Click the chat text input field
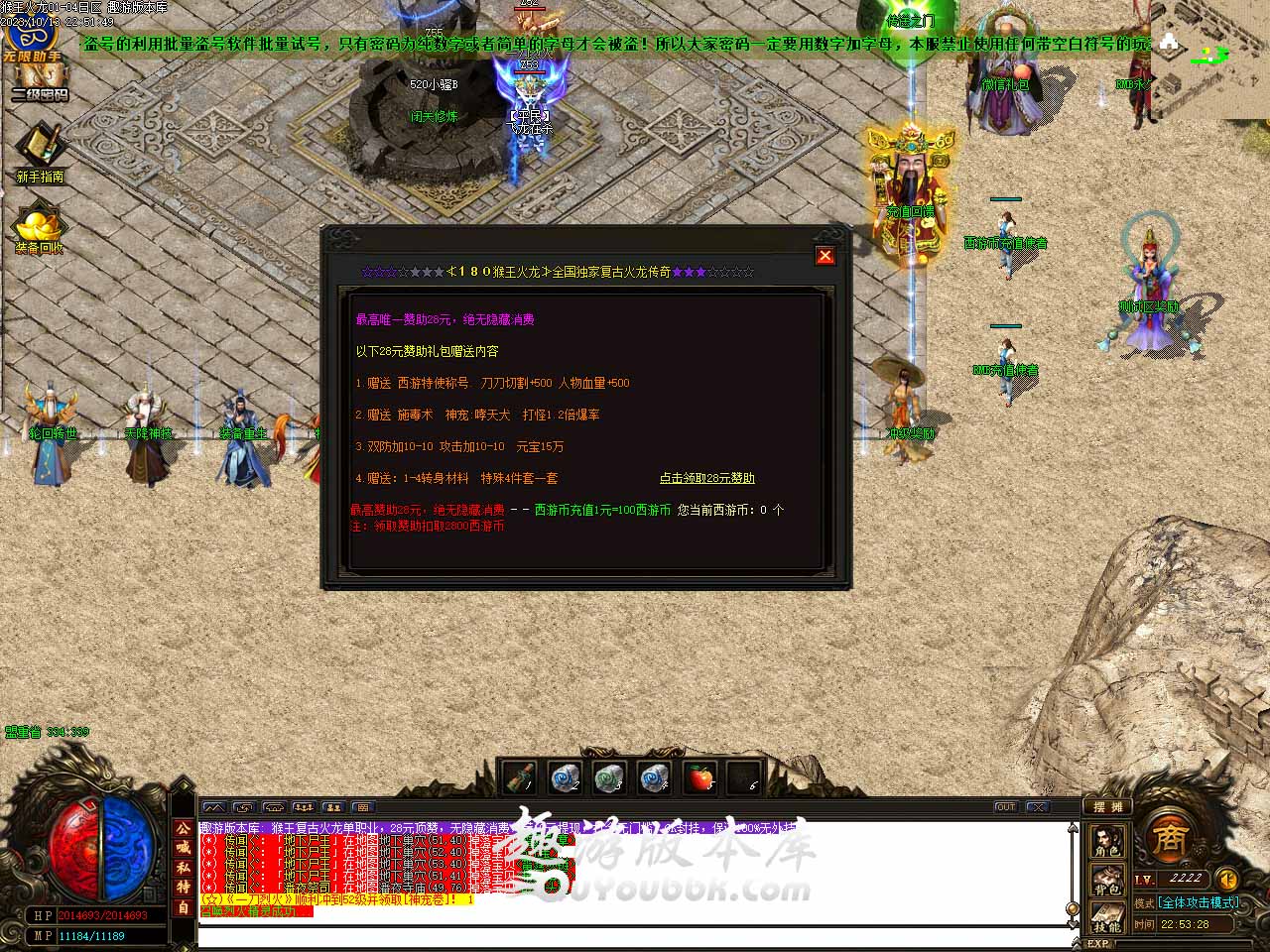This screenshot has height=952, width=1270. click(635, 937)
